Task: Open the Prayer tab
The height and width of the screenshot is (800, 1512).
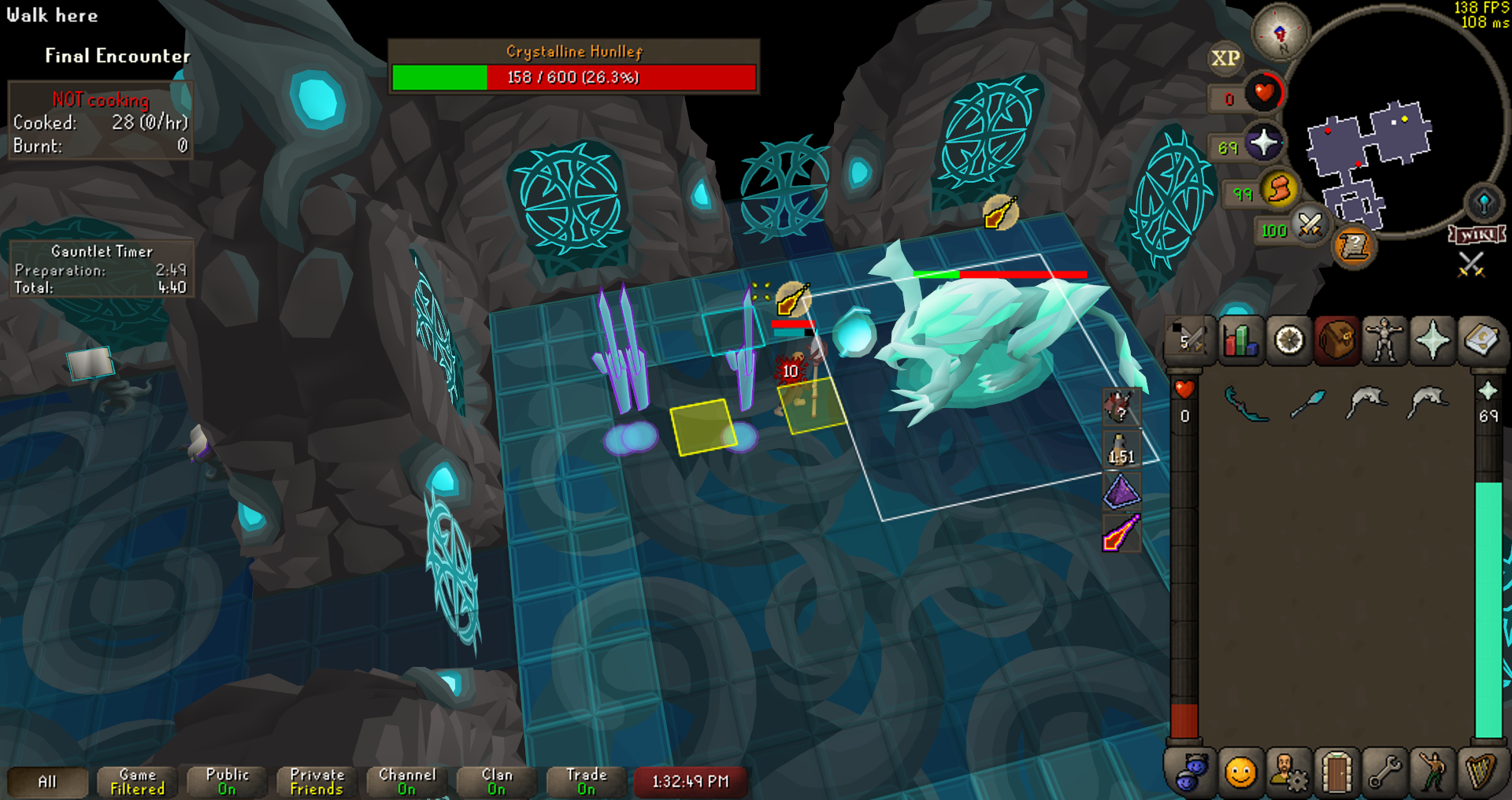Action: (x=1432, y=341)
